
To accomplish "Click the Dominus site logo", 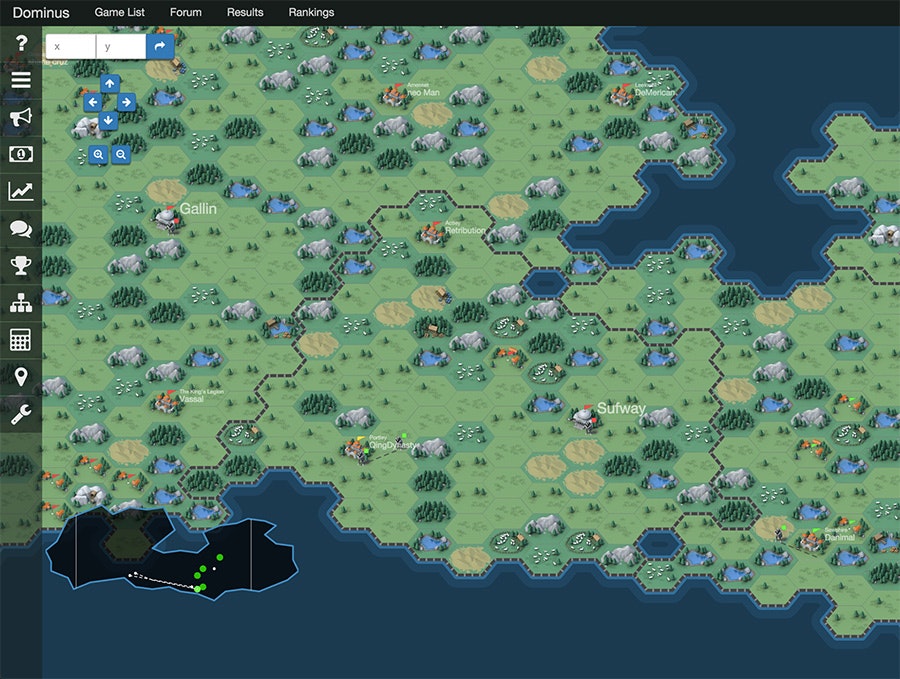I will click(x=41, y=13).
